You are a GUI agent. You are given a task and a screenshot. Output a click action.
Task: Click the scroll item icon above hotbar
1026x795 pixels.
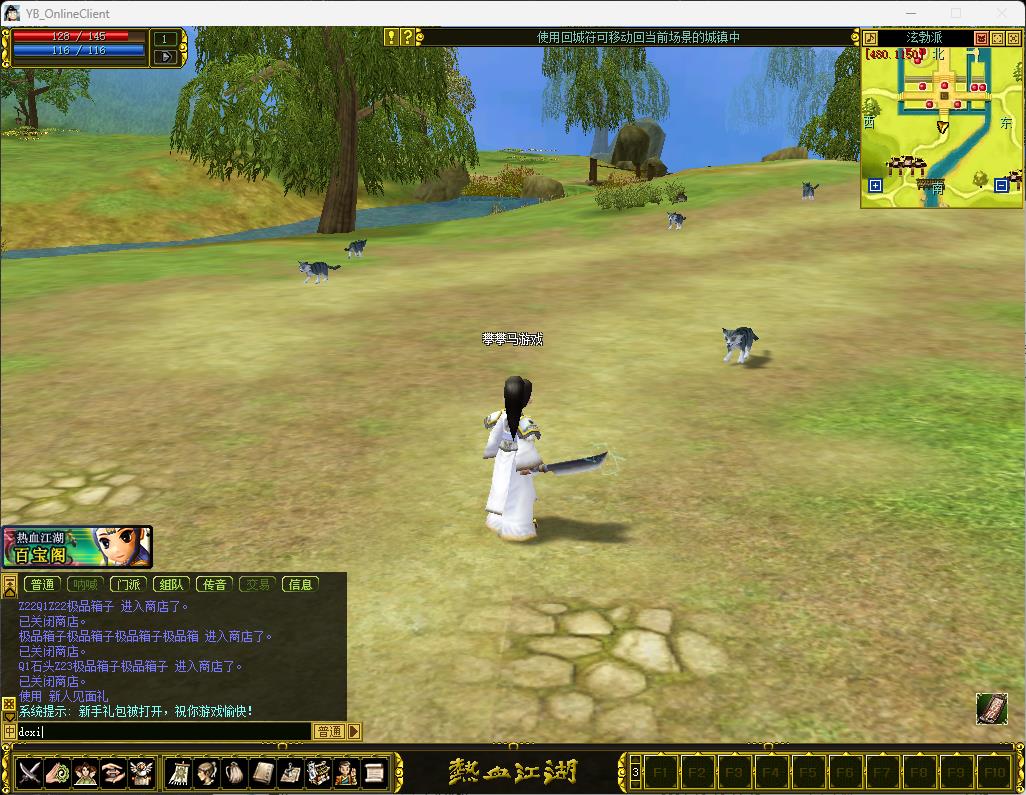tap(991, 708)
